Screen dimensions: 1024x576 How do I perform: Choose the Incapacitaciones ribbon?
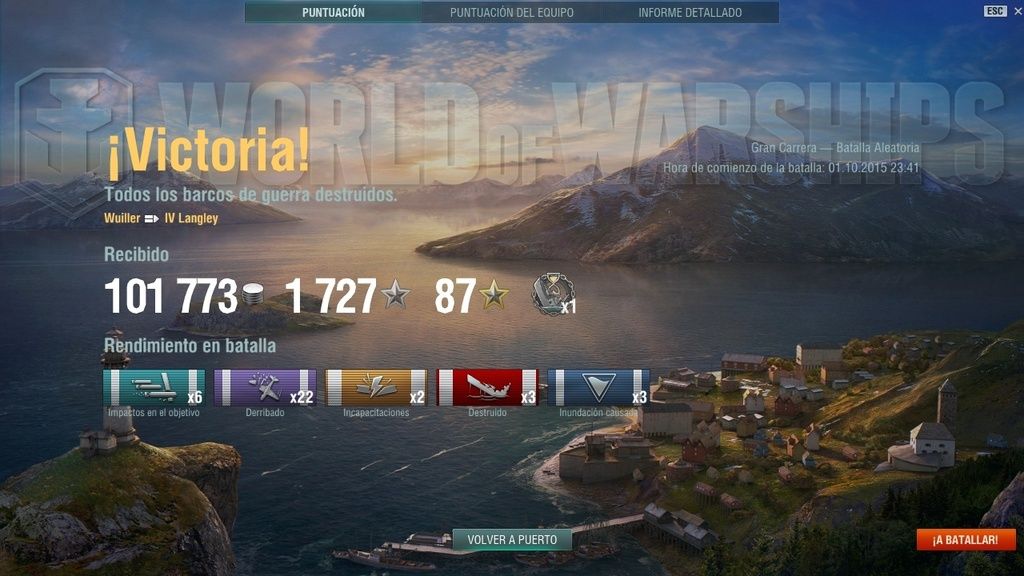376,388
